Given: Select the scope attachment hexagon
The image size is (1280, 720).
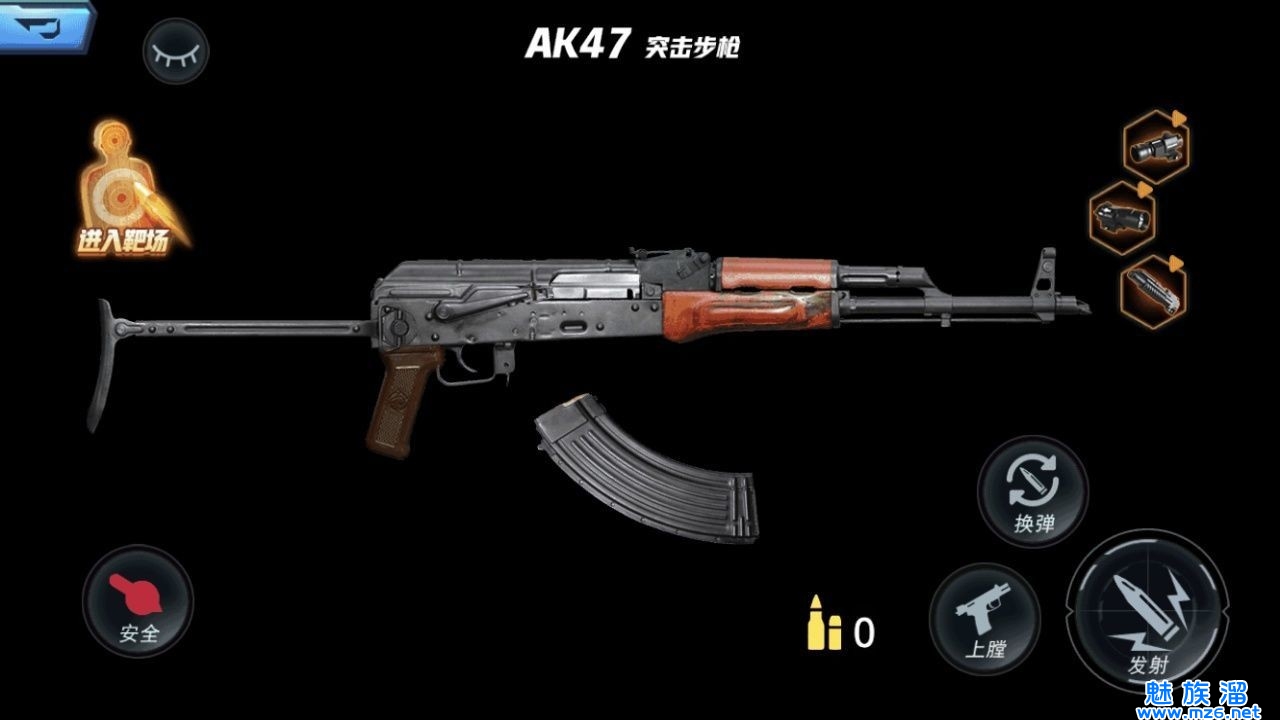Looking at the screenshot, I should [1156, 147].
